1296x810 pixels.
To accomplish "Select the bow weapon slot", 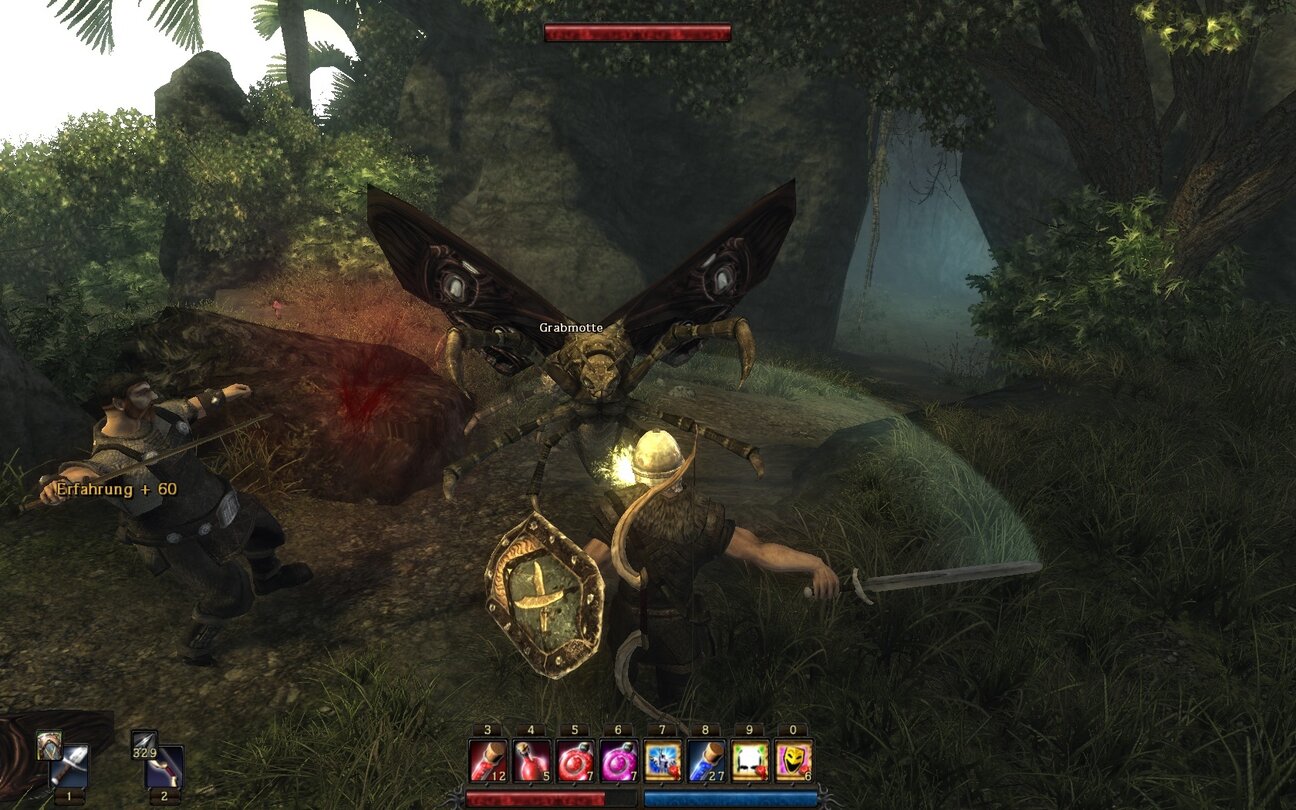I will [x=165, y=768].
